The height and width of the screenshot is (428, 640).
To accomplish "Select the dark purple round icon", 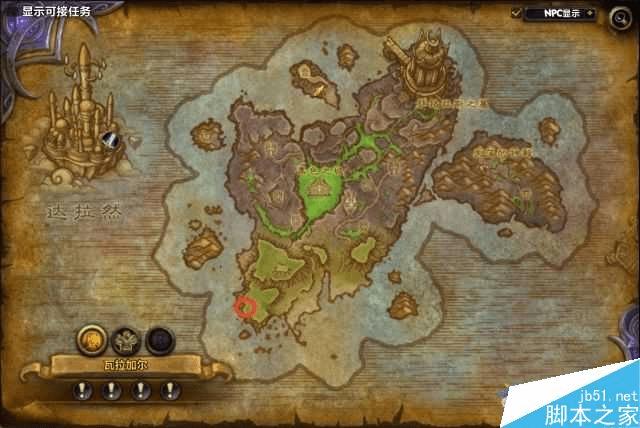I will pos(160,338).
